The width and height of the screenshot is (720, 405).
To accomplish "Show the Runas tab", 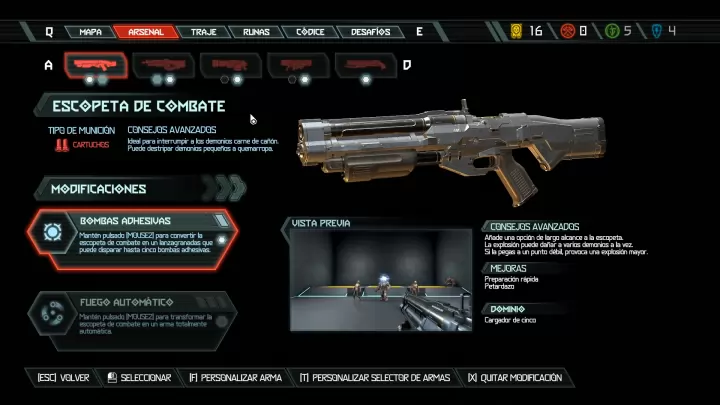I will click(256, 31).
